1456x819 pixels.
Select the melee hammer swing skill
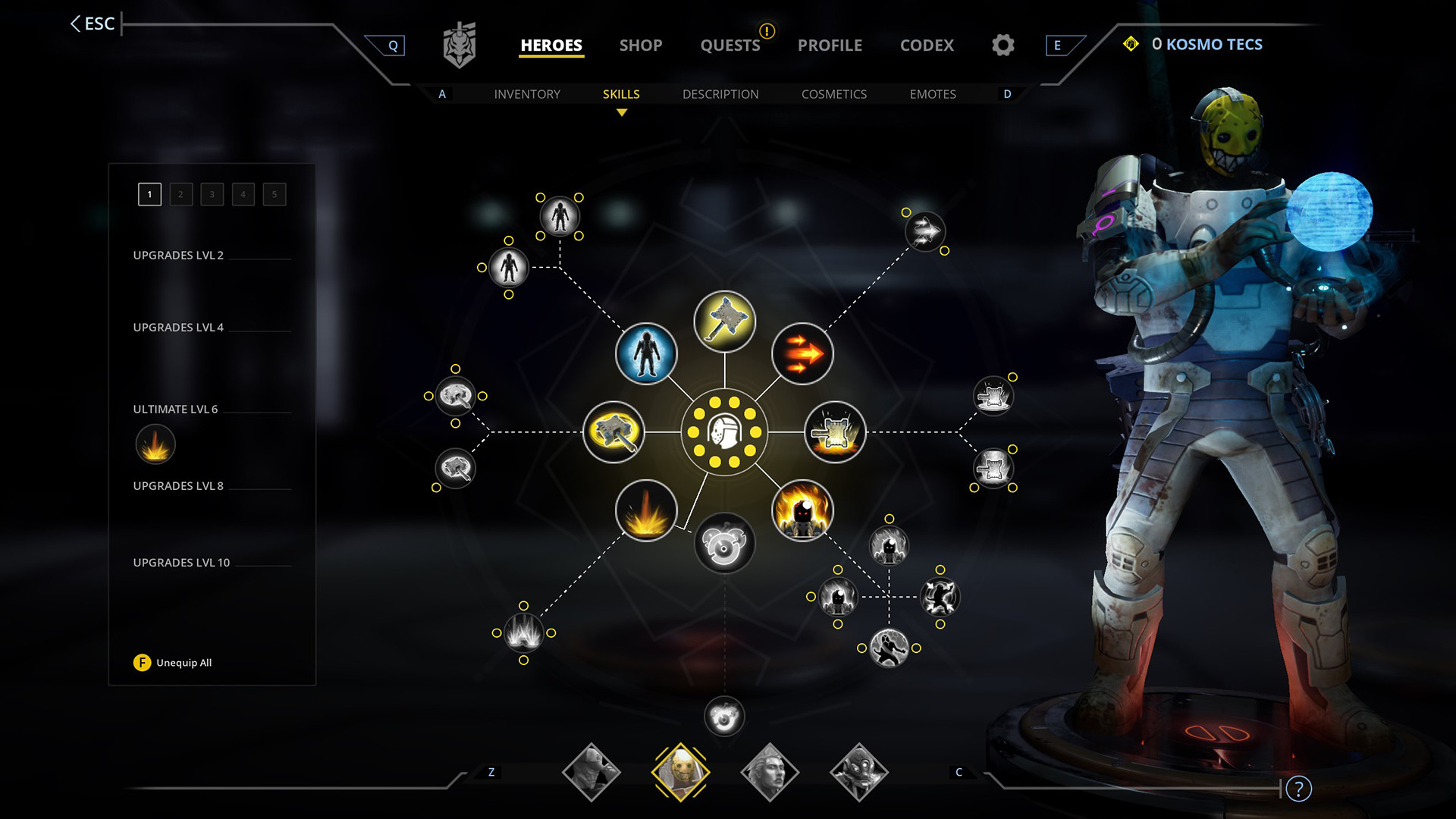(614, 431)
